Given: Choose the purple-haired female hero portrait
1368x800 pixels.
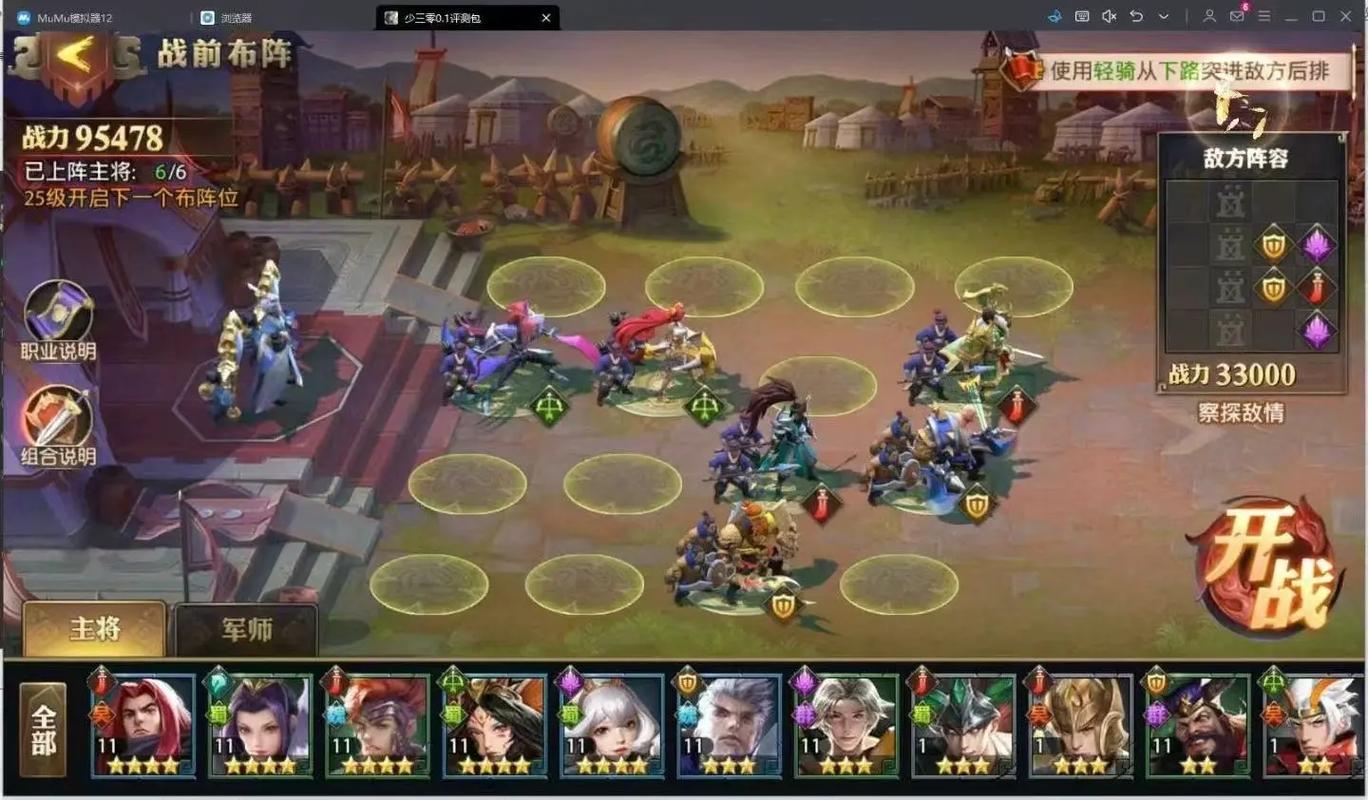Looking at the screenshot, I should (260, 724).
